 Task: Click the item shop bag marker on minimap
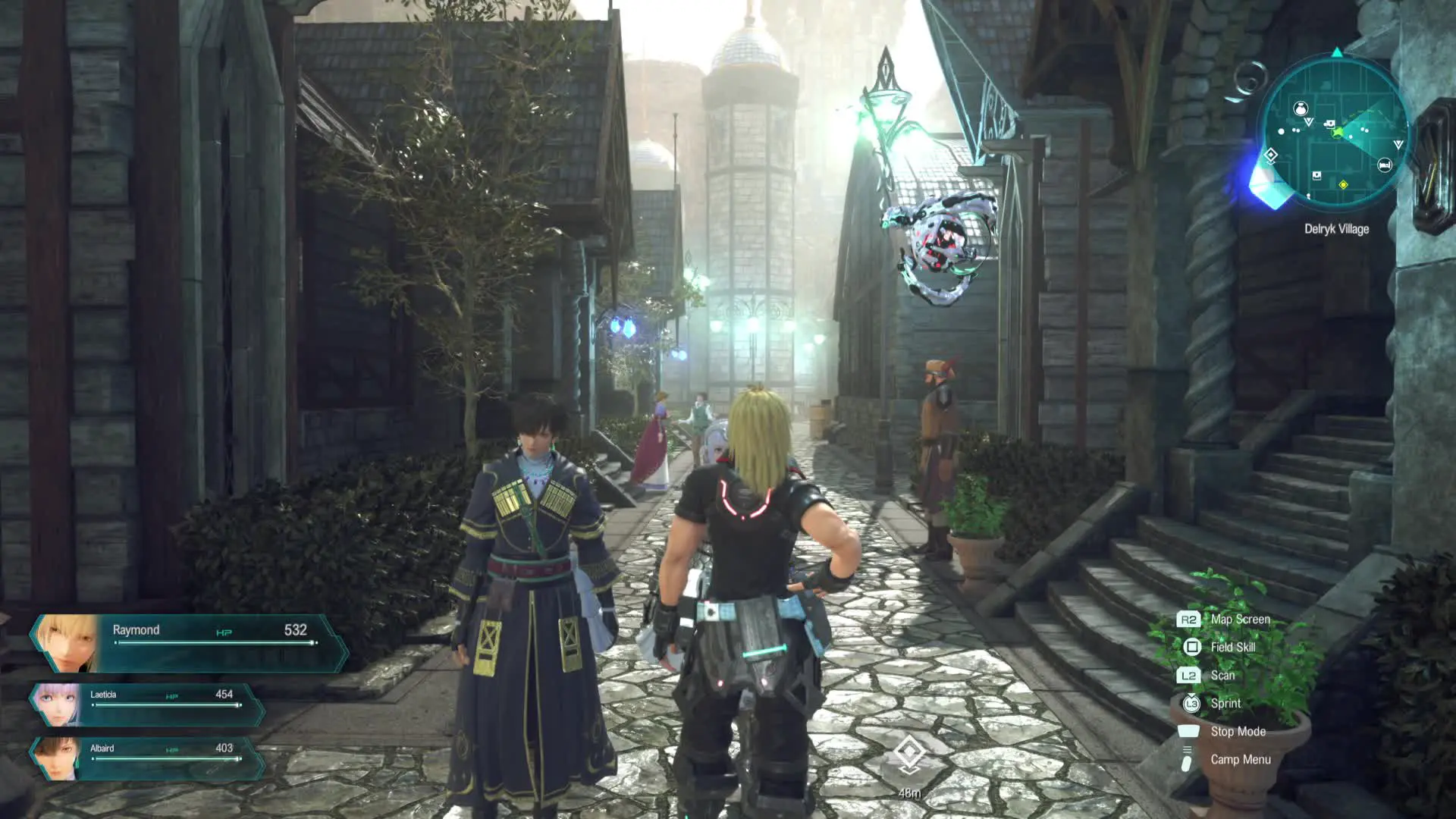coord(1301,108)
